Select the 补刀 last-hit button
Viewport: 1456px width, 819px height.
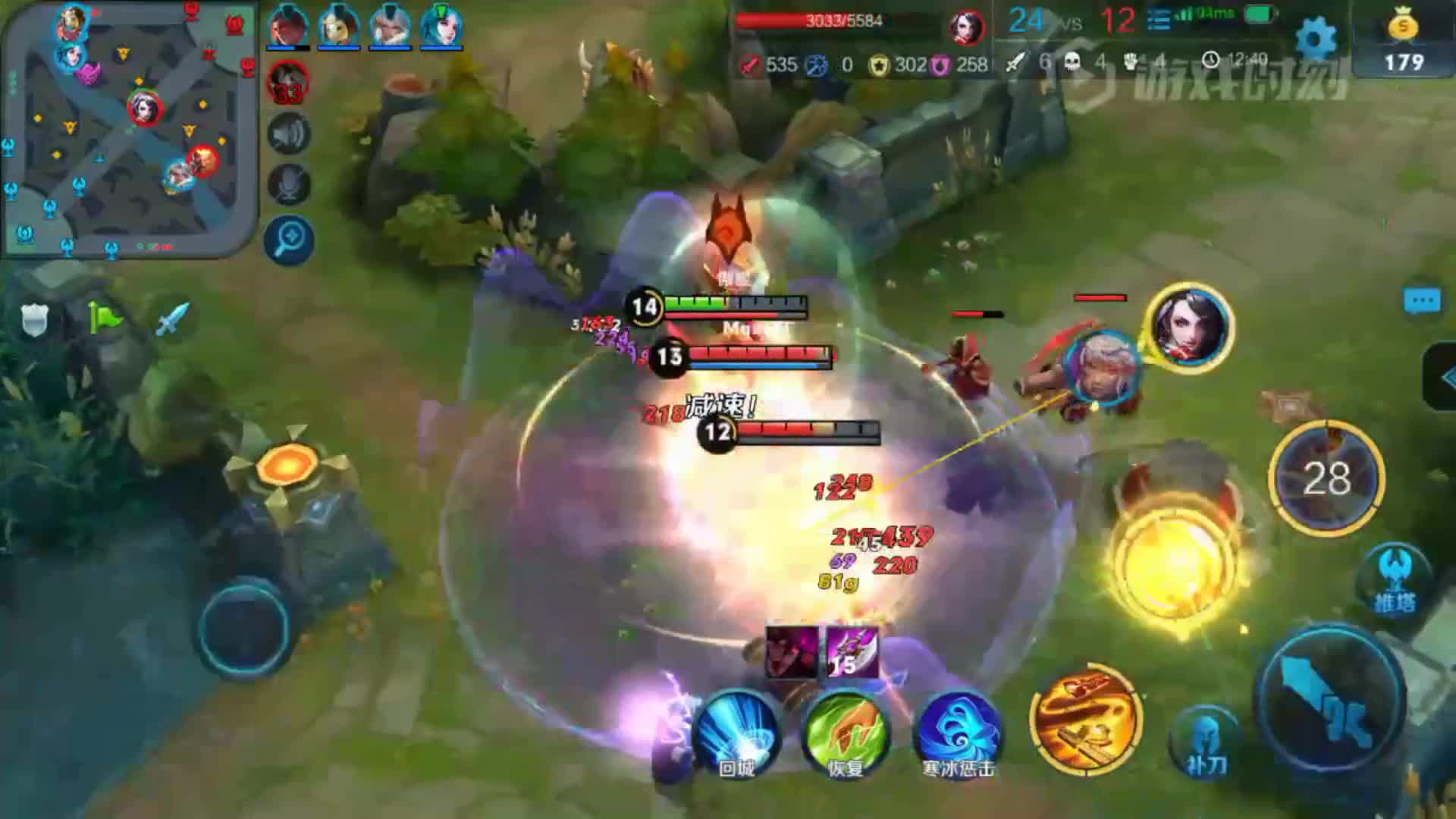pyautogui.click(x=1204, y=739)
